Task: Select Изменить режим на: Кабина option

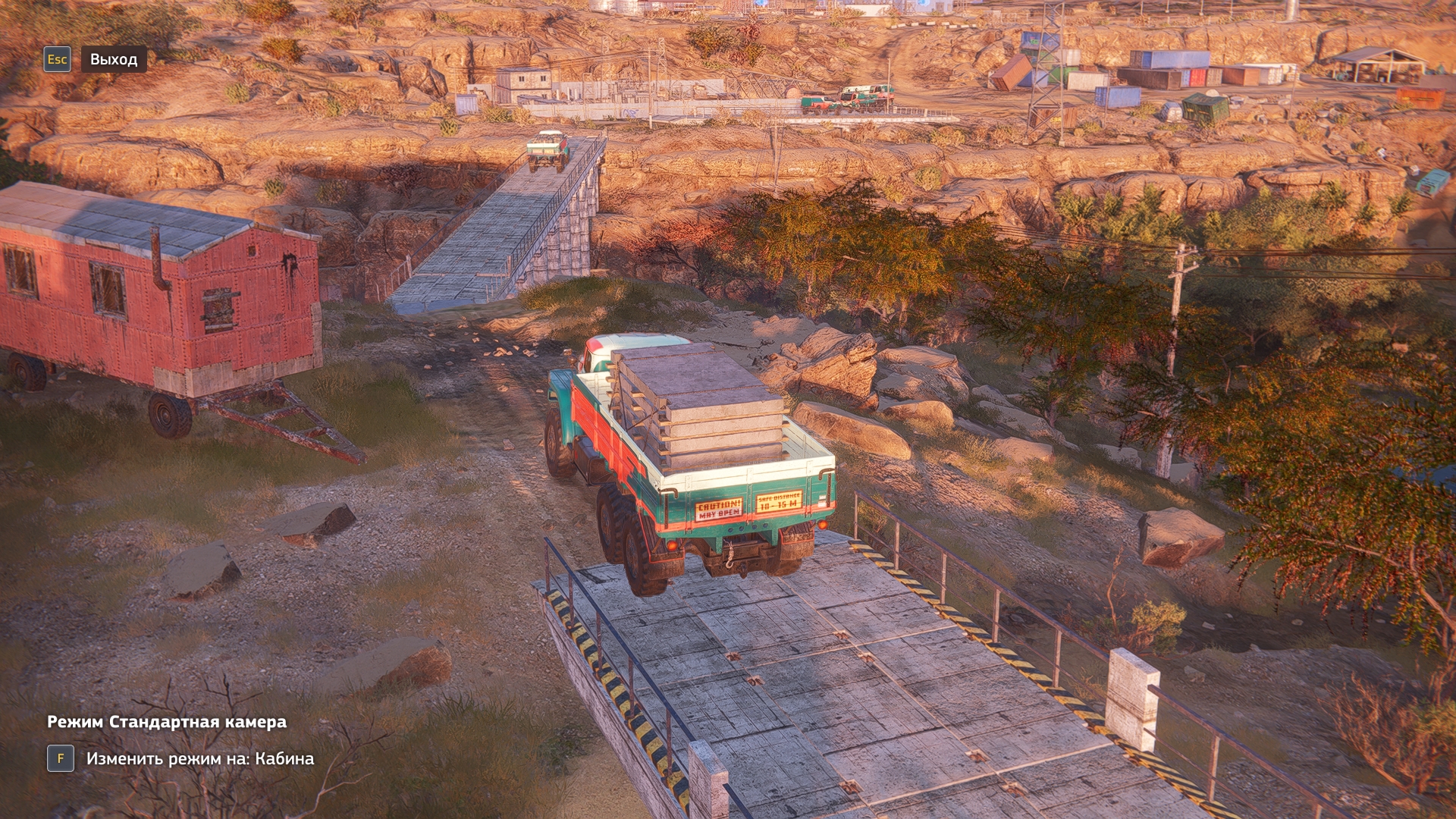Action: [199, 758]
